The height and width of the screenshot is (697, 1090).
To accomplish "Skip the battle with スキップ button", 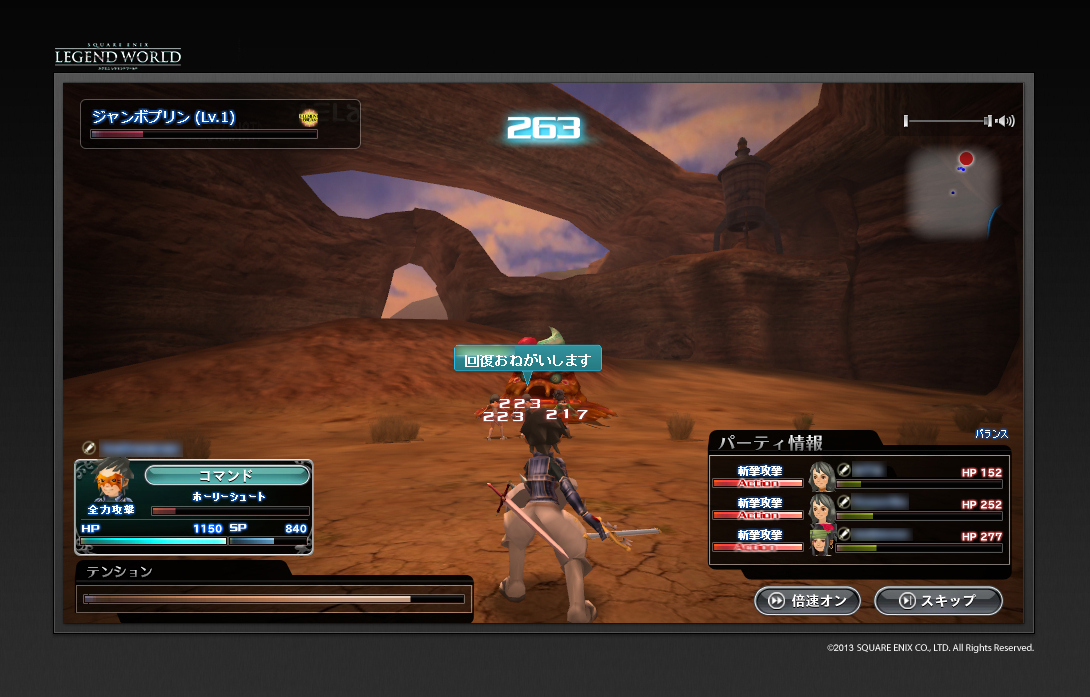I will pos(938,601).
